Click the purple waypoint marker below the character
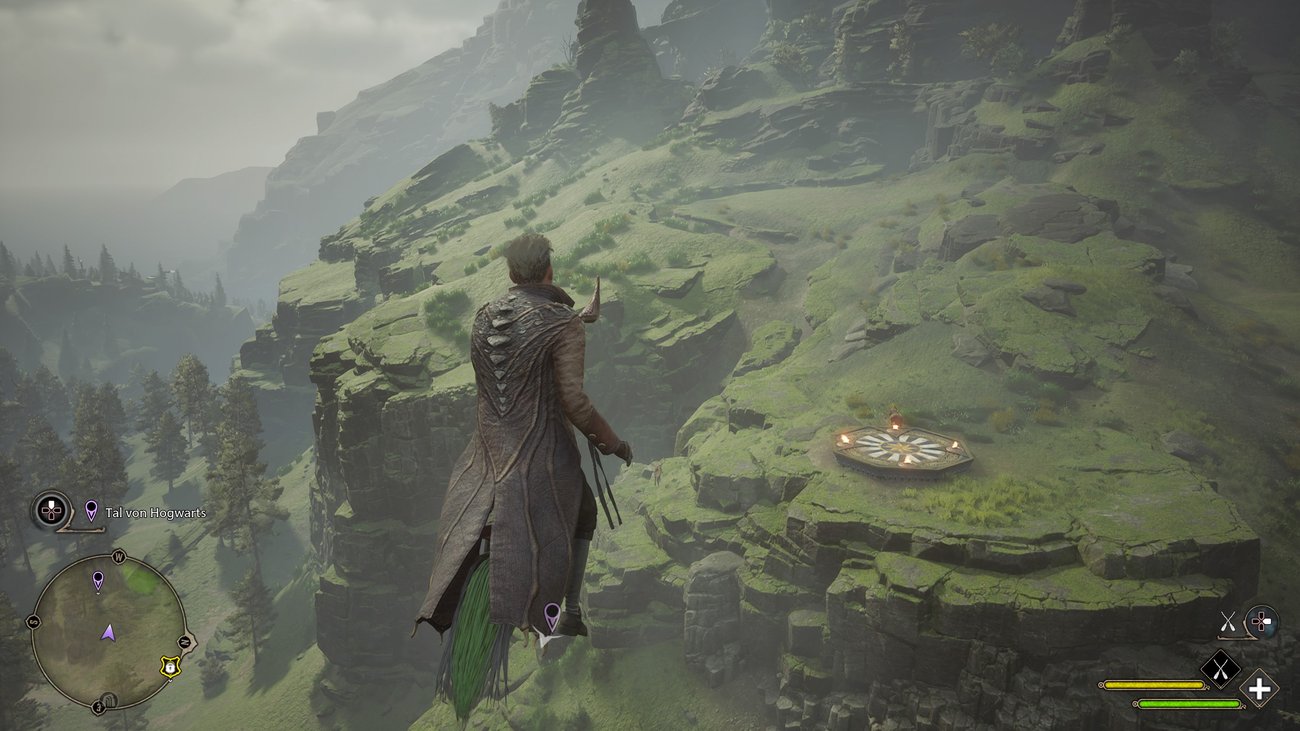1300x731 pixels. pos(551,614)
